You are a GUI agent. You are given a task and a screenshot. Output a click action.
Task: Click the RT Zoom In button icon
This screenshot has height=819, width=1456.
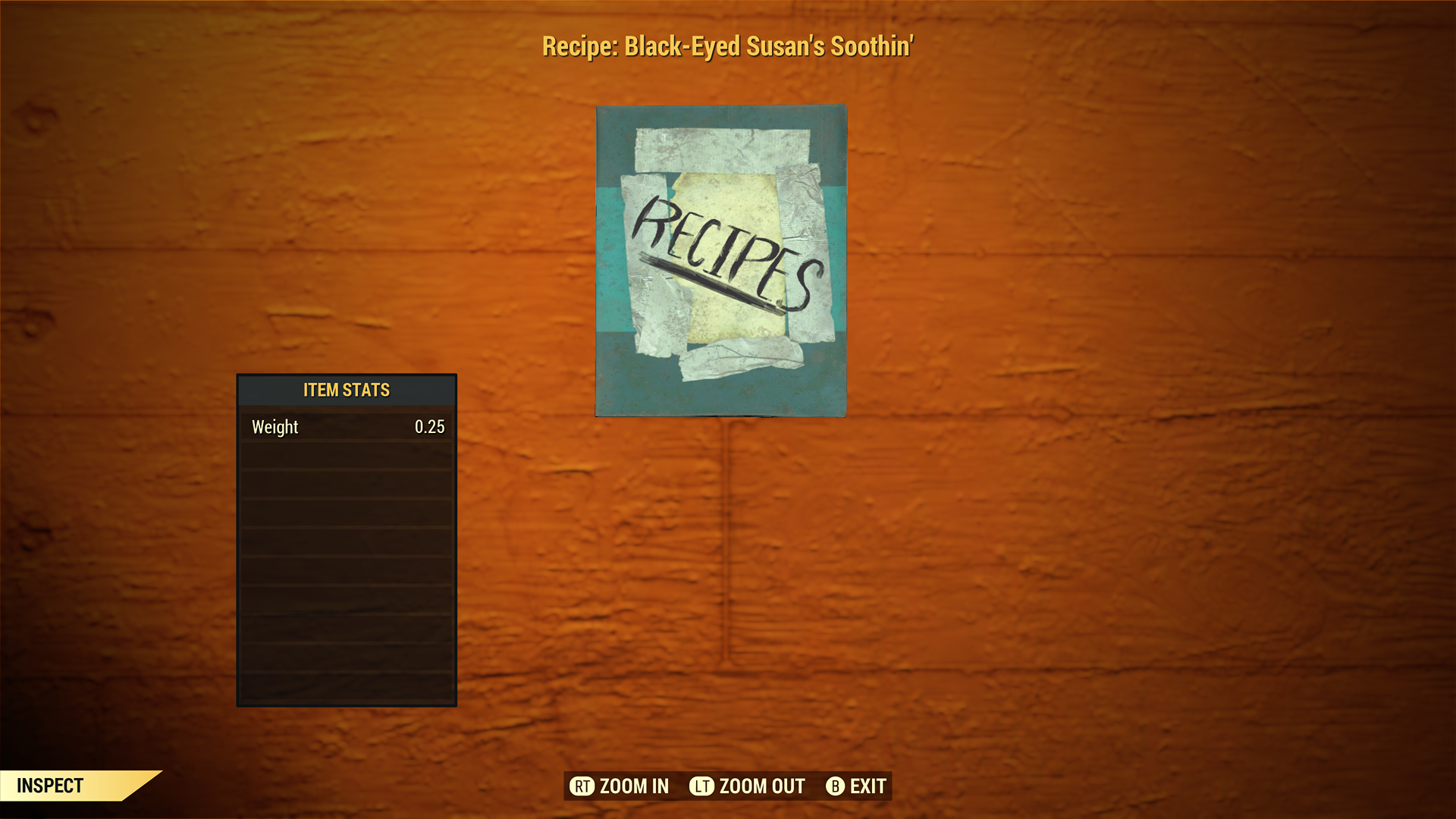(x=582, y=786)
